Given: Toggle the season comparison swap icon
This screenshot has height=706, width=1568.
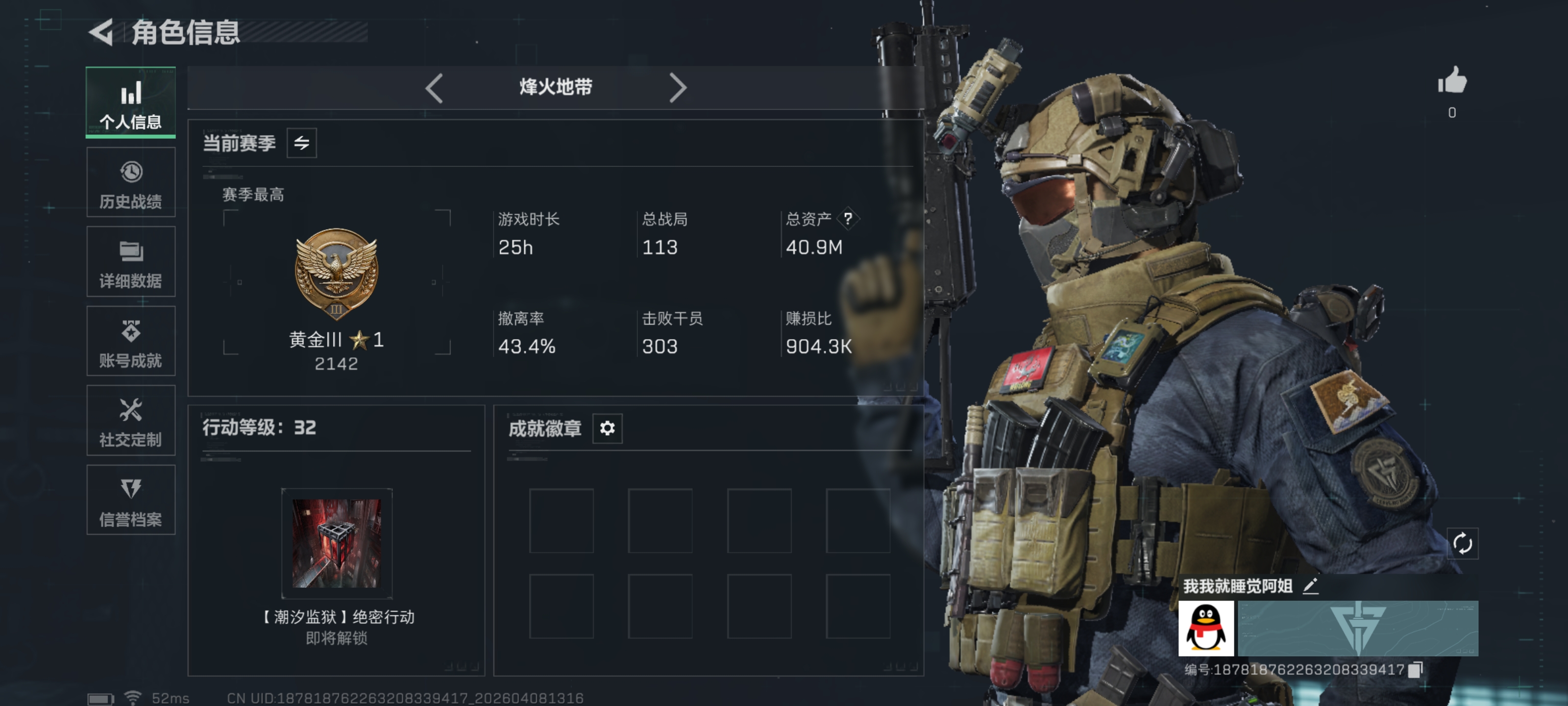Looking at the screenshot, I should (302, 143).
